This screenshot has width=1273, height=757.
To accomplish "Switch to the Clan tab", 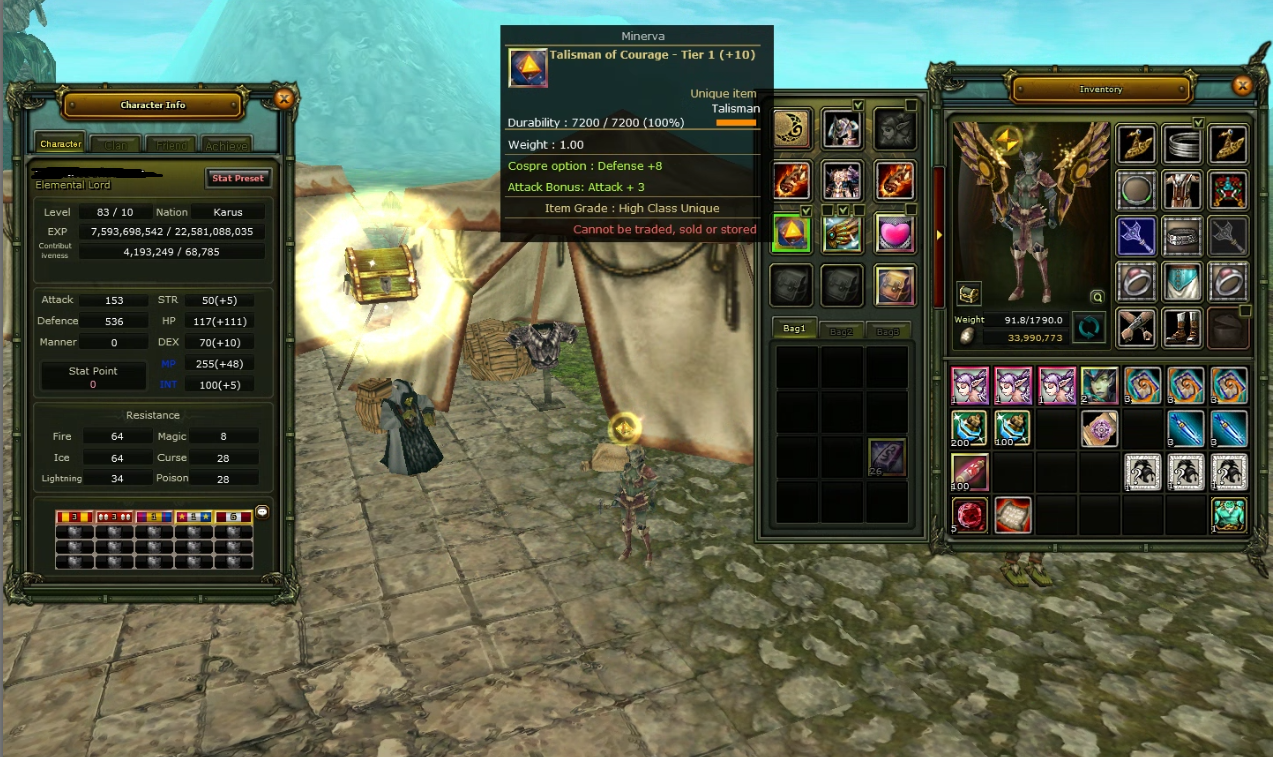I will 116,145.
